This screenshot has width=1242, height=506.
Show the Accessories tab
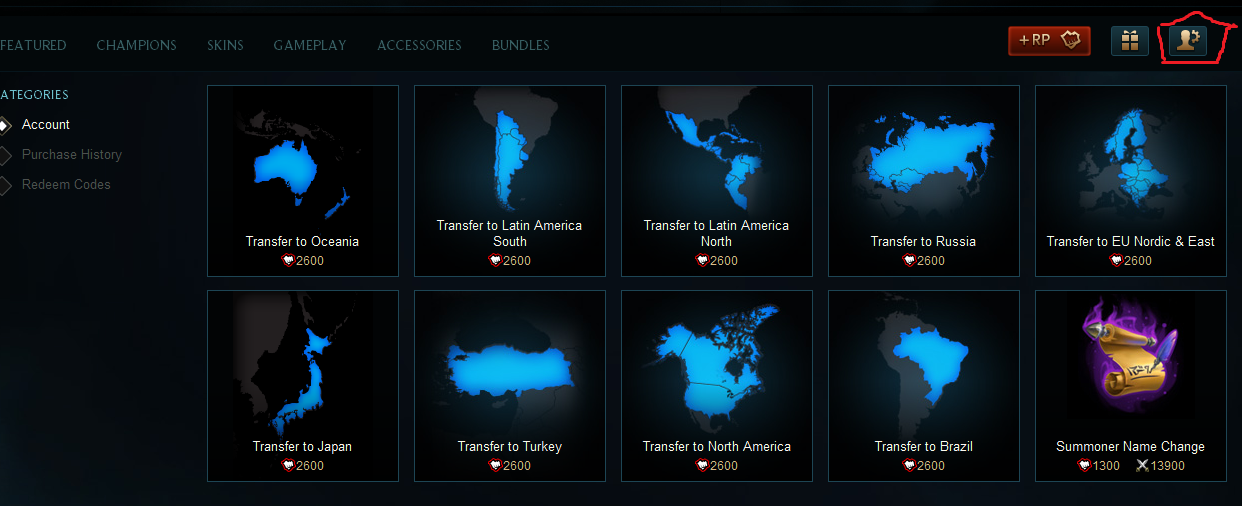(419, 45)
